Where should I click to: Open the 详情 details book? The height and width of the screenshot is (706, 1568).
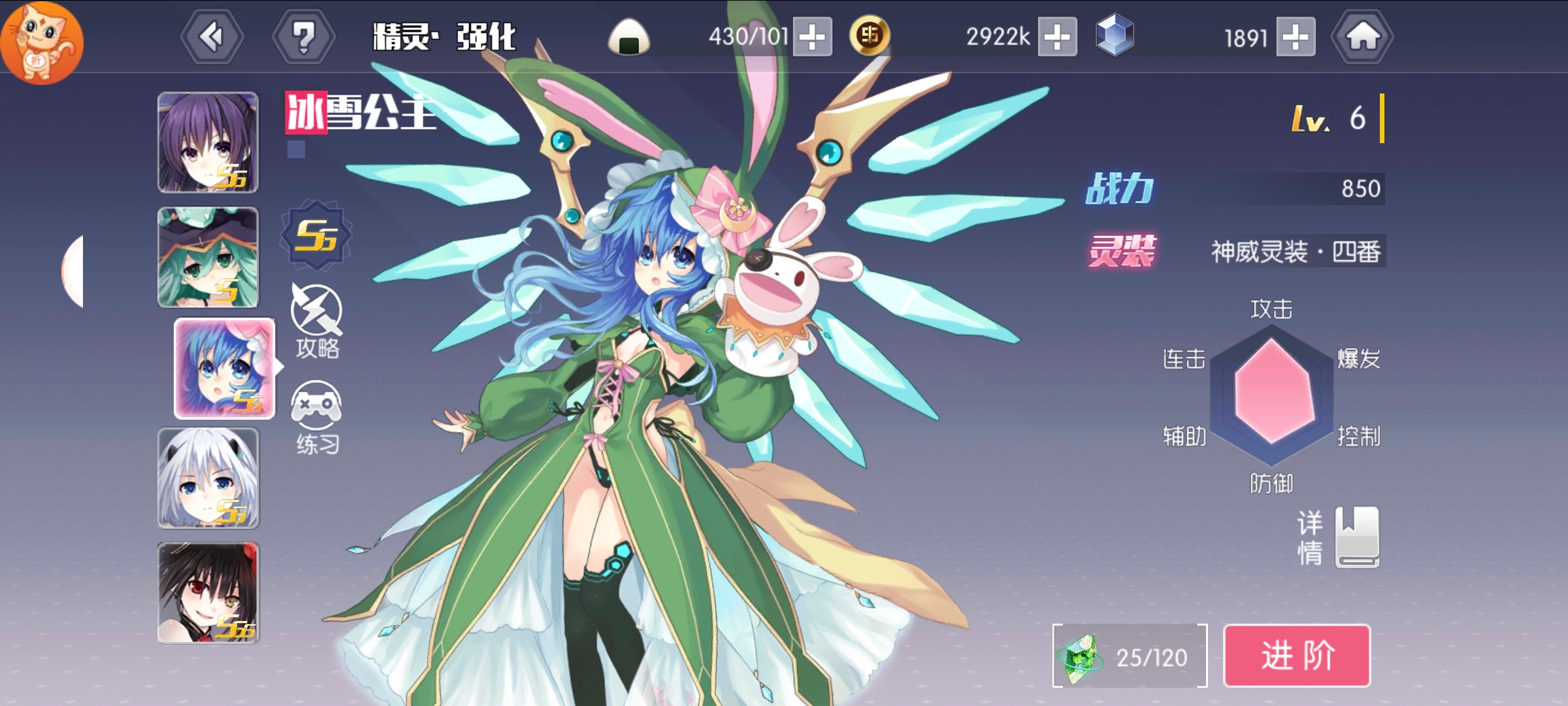(x=1356, y=537)
